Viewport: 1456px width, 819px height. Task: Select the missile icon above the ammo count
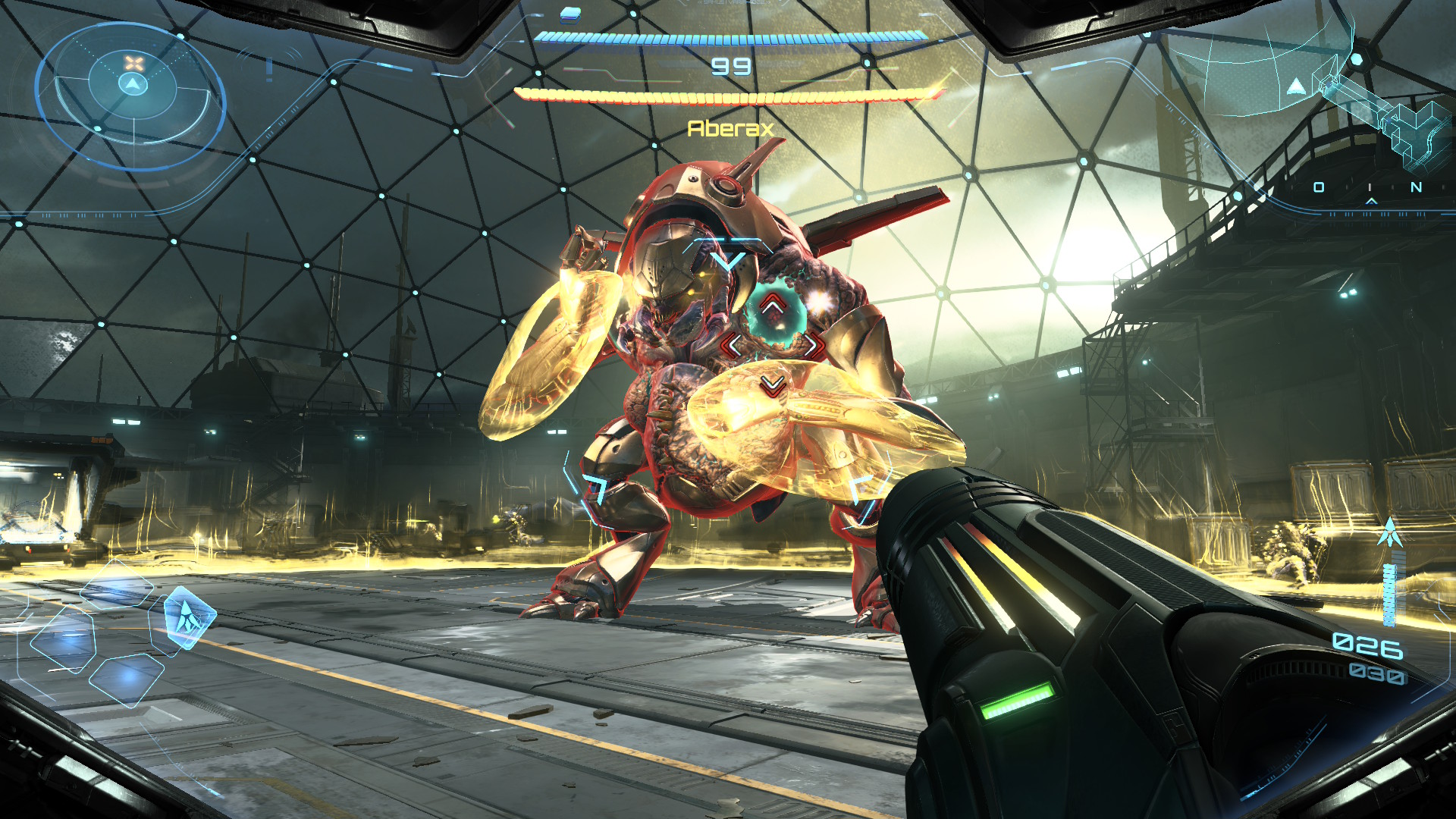point(1389,532)
